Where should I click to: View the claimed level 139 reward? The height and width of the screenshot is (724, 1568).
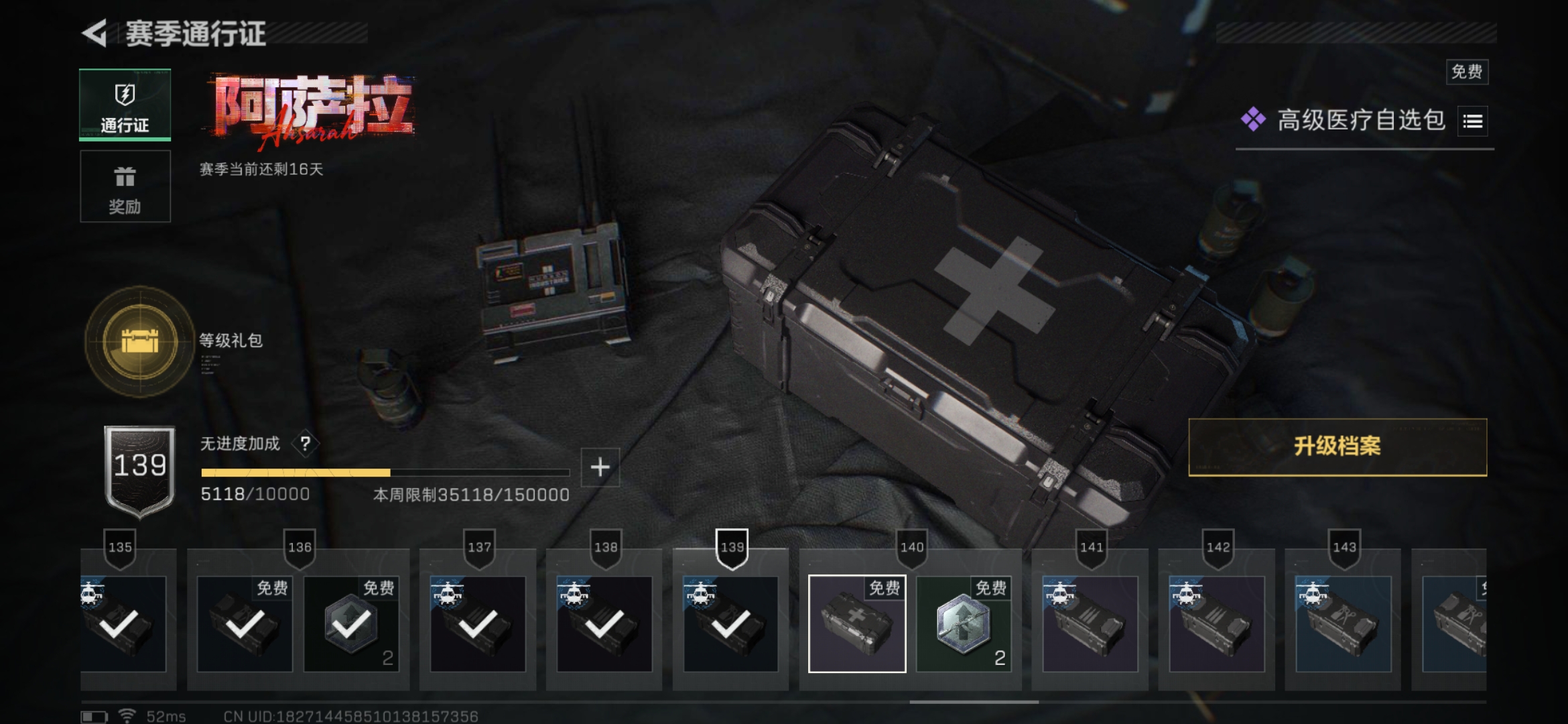[x=730, y=624]
